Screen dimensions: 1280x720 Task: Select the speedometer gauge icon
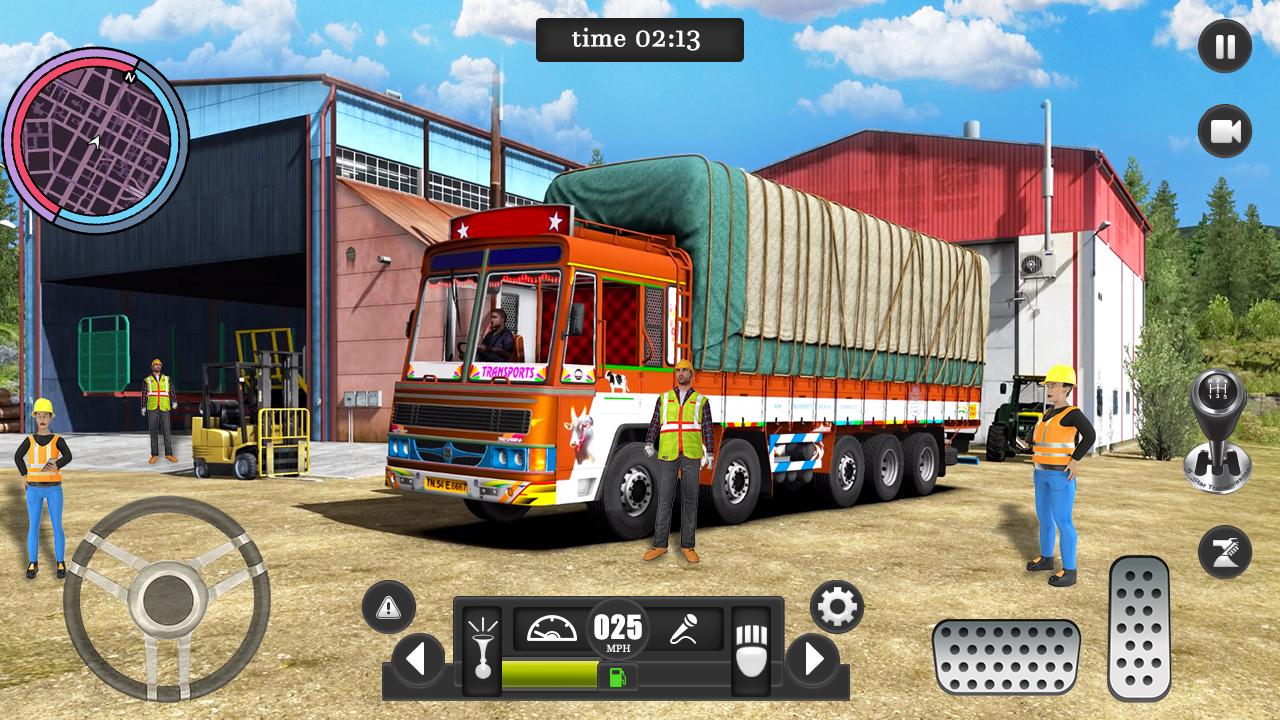coord(552,629)
